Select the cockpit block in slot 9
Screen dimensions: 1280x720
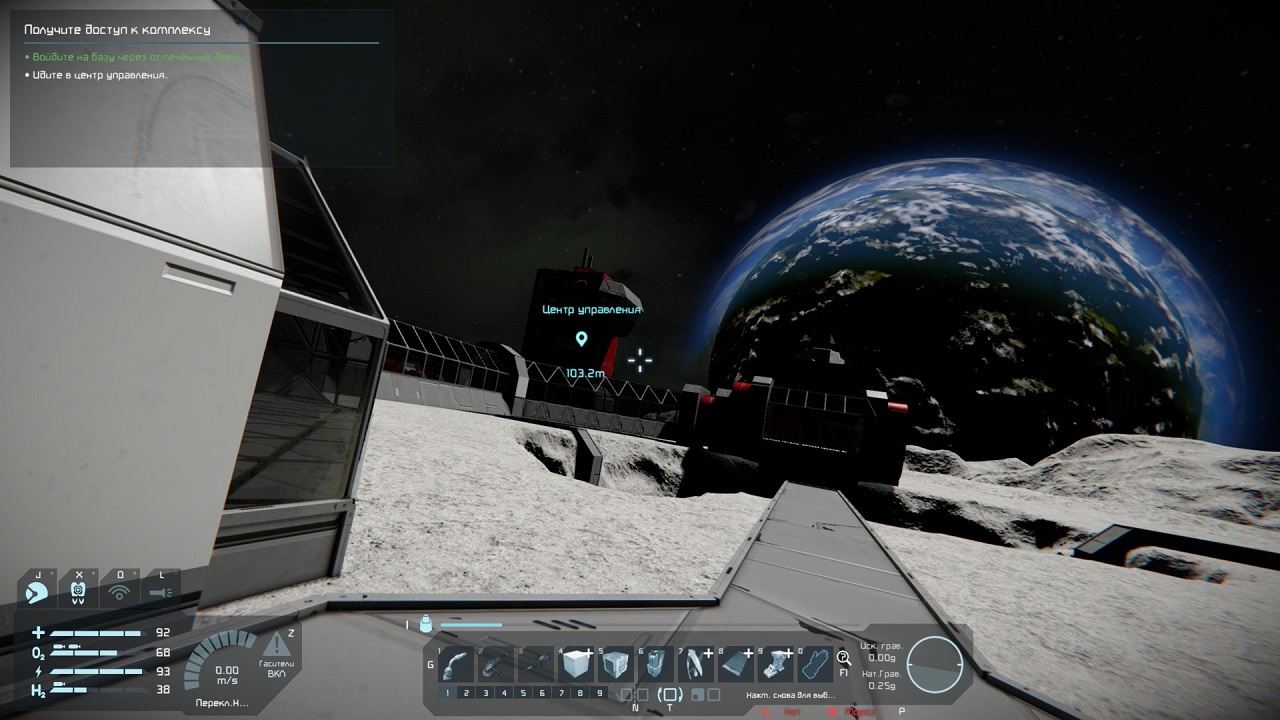[776, 663]
